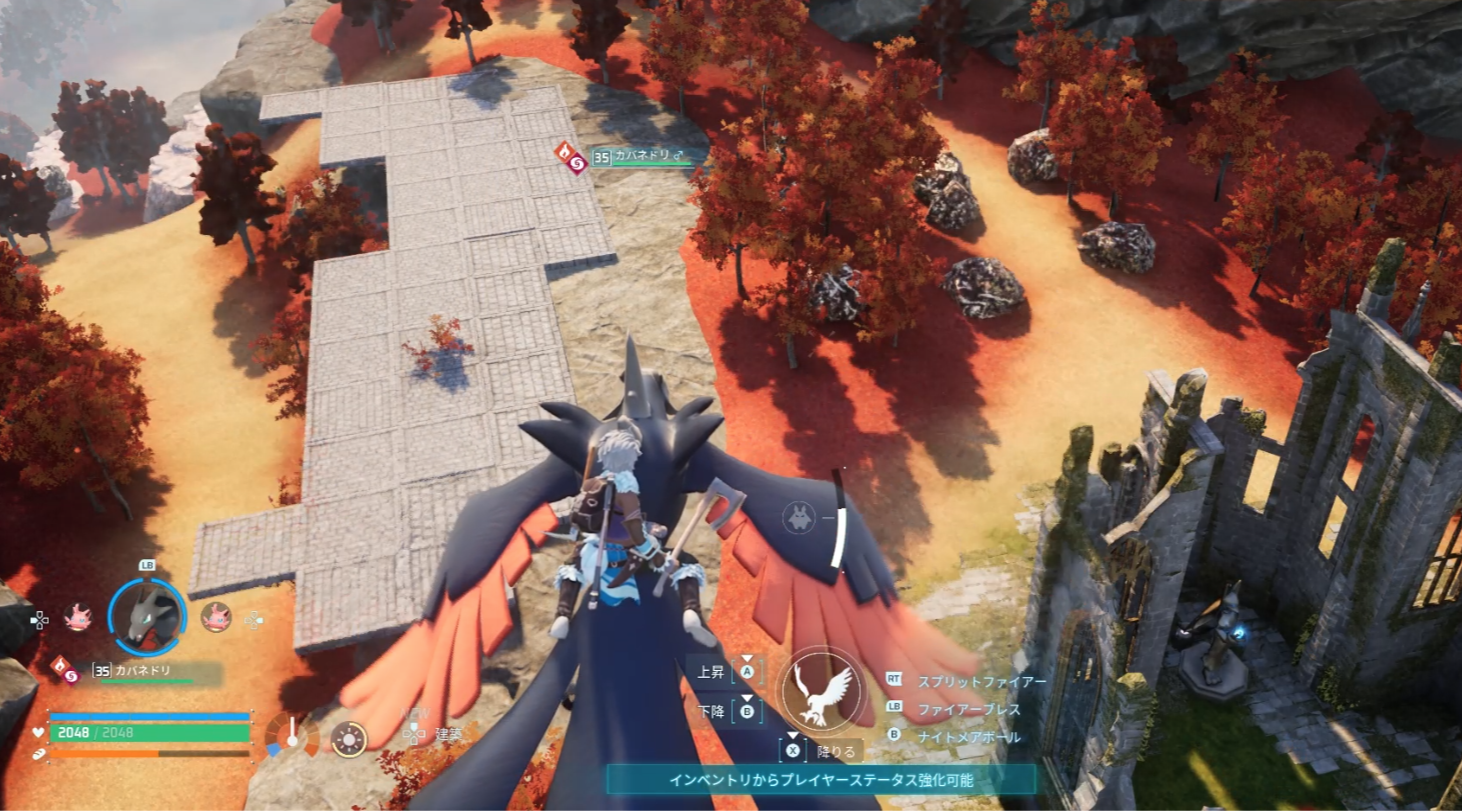1462x811 pixels.
Task: Expand the triangle above the X dismount prompt
Action: (x=792, y=735)
